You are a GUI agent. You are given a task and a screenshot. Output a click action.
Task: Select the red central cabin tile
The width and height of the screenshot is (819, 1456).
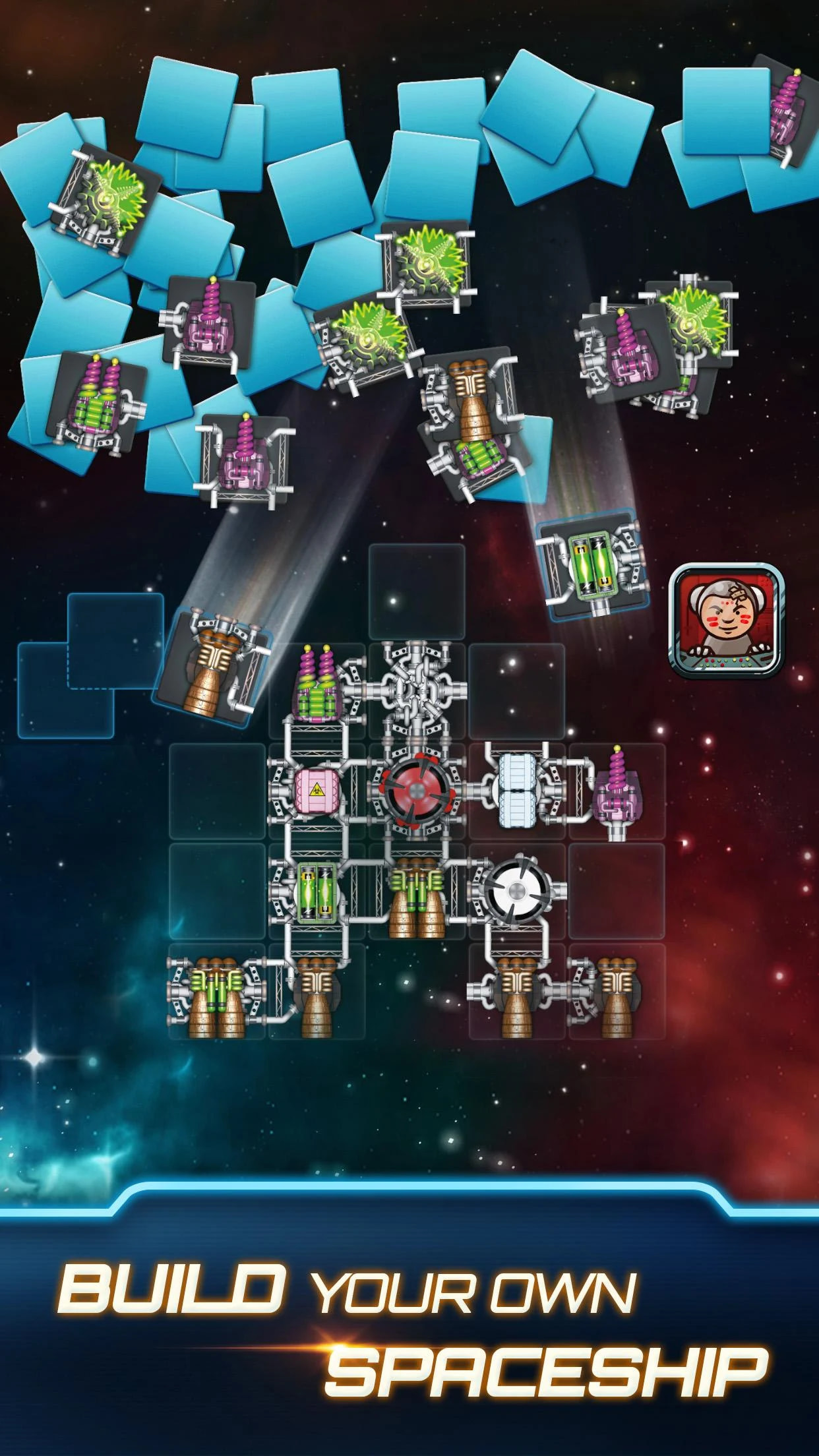tap(417, 792)
